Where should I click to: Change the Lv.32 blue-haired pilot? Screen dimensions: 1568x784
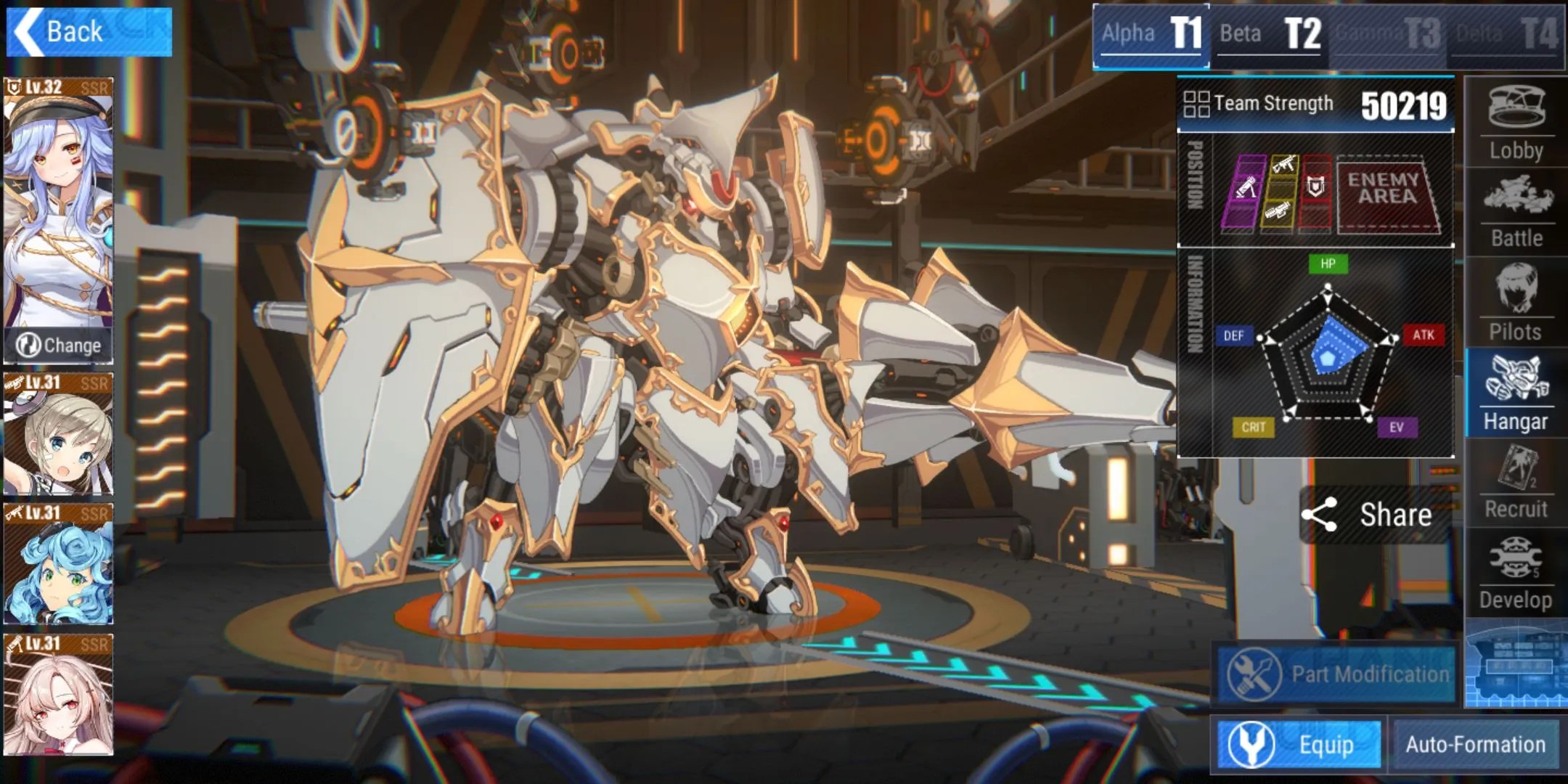58,345
